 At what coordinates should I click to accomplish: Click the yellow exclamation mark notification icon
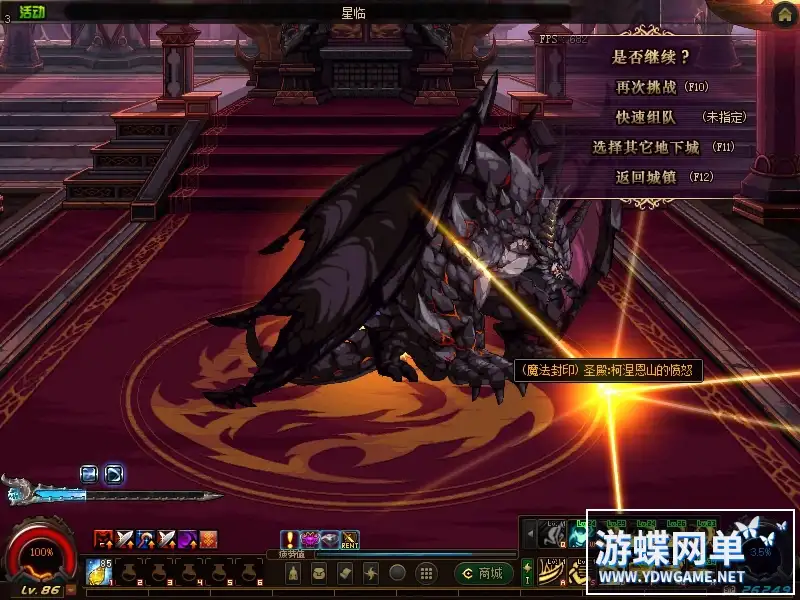[x=290, y=540]
